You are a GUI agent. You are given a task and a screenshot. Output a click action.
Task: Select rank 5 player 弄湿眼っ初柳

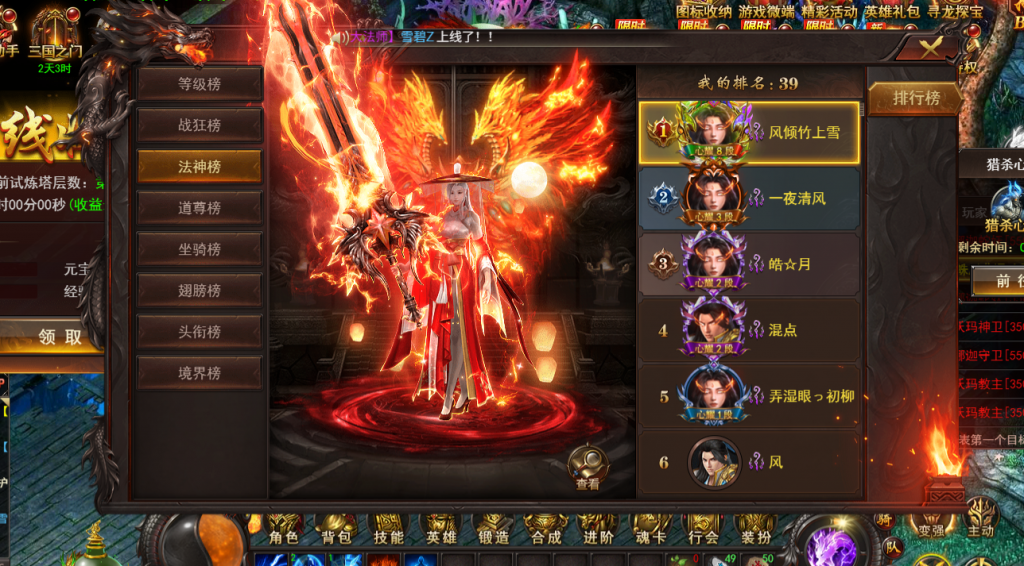[x=749, y=395]
